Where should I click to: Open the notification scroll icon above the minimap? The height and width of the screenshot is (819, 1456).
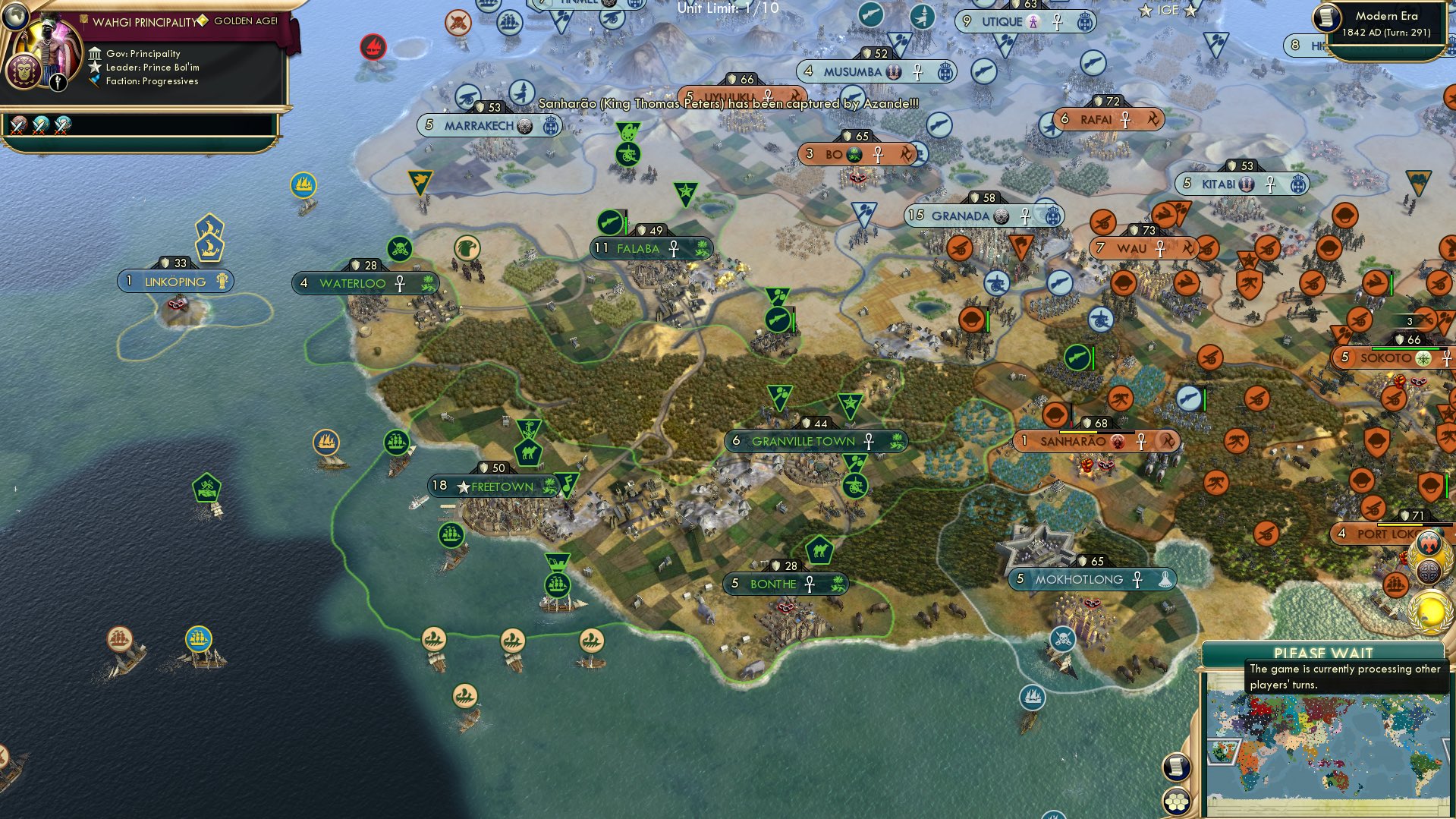click(x=1176, y=768)
